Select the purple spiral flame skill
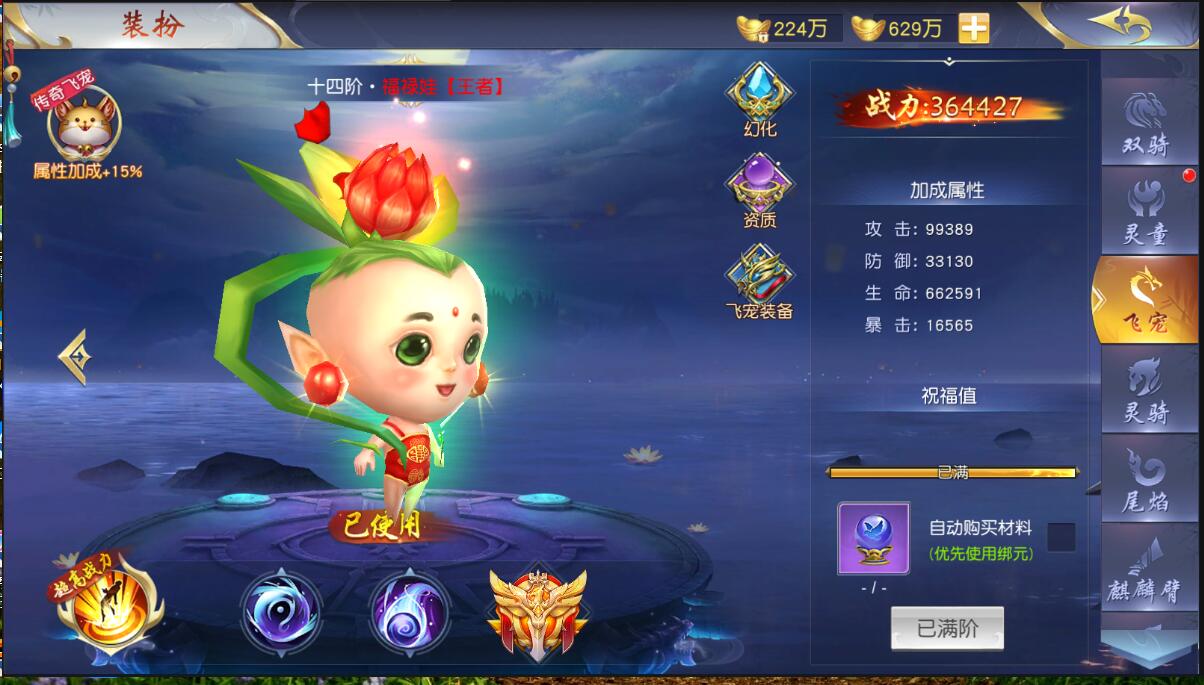Screen dimensions: 1204x685 pyautogui.click(x=409, y=611)
